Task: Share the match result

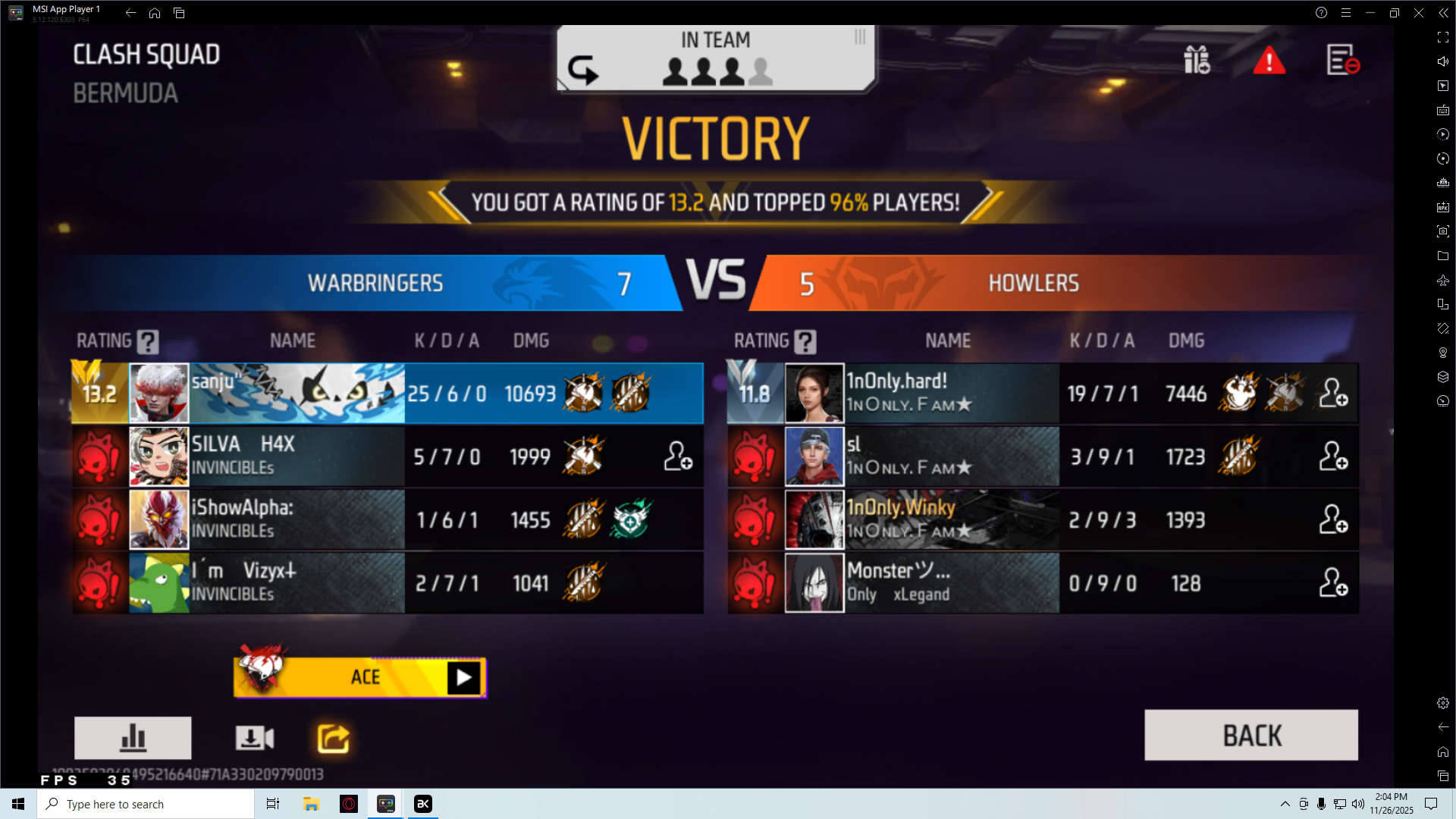Action: [333, 738]
